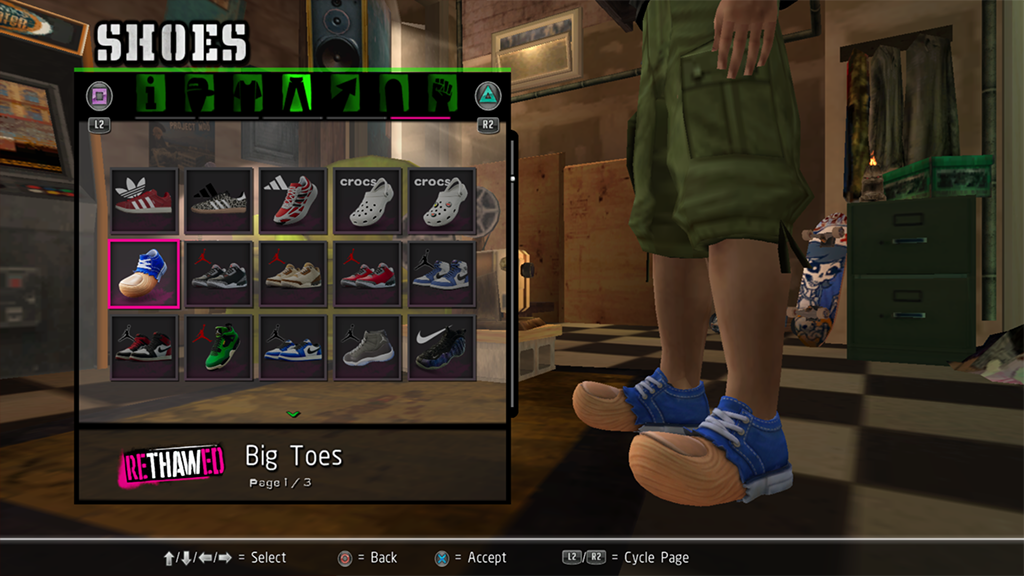This screenshot has height=576, width=1024.
Task: Switch to the shirt category tab
Action: pos(247,95)
